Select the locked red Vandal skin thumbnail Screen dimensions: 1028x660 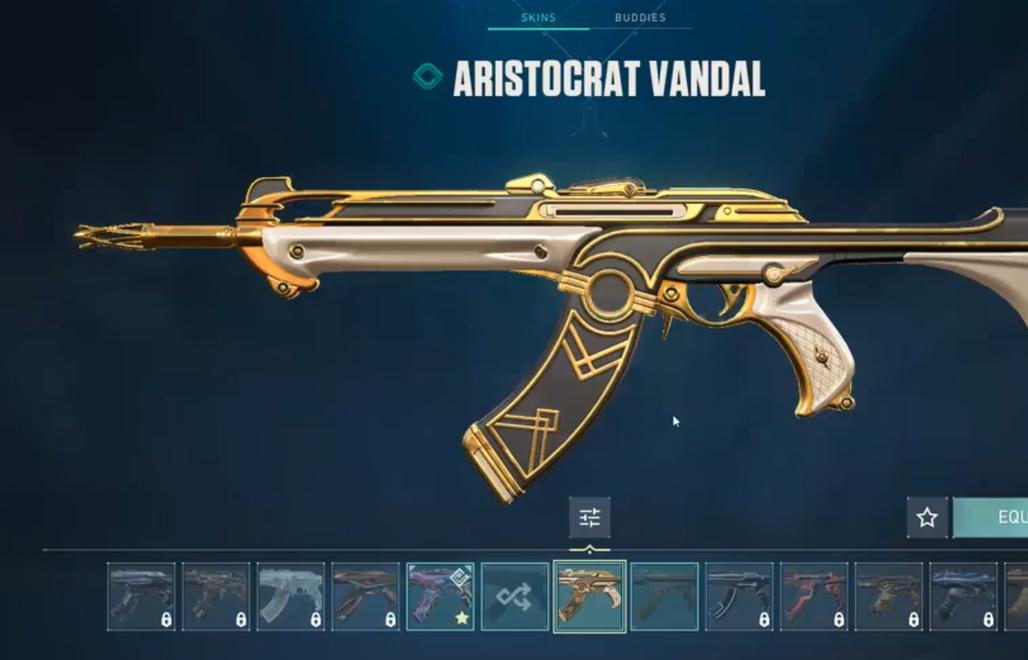[814, 596]
